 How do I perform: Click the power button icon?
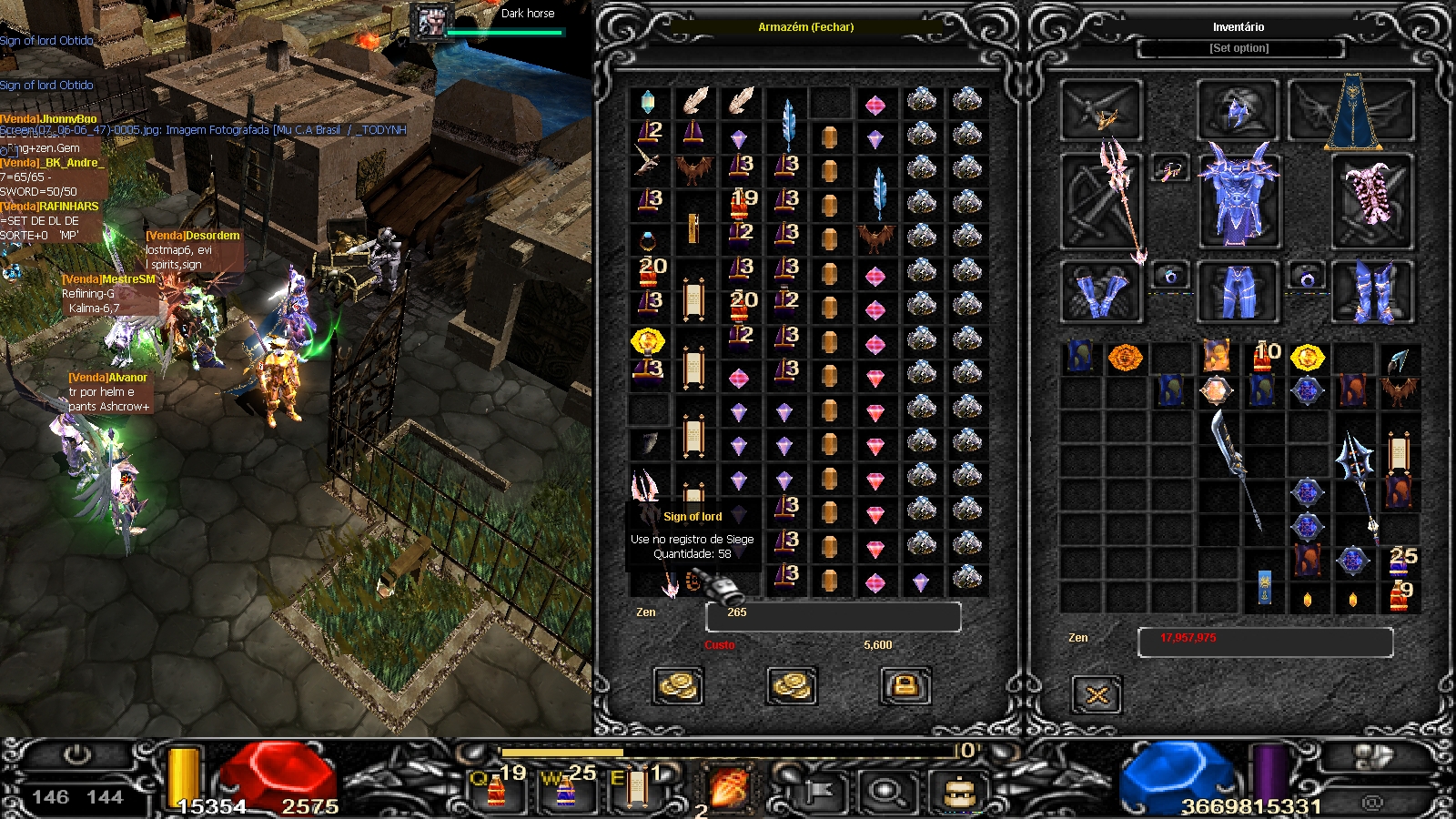[76, 755]
